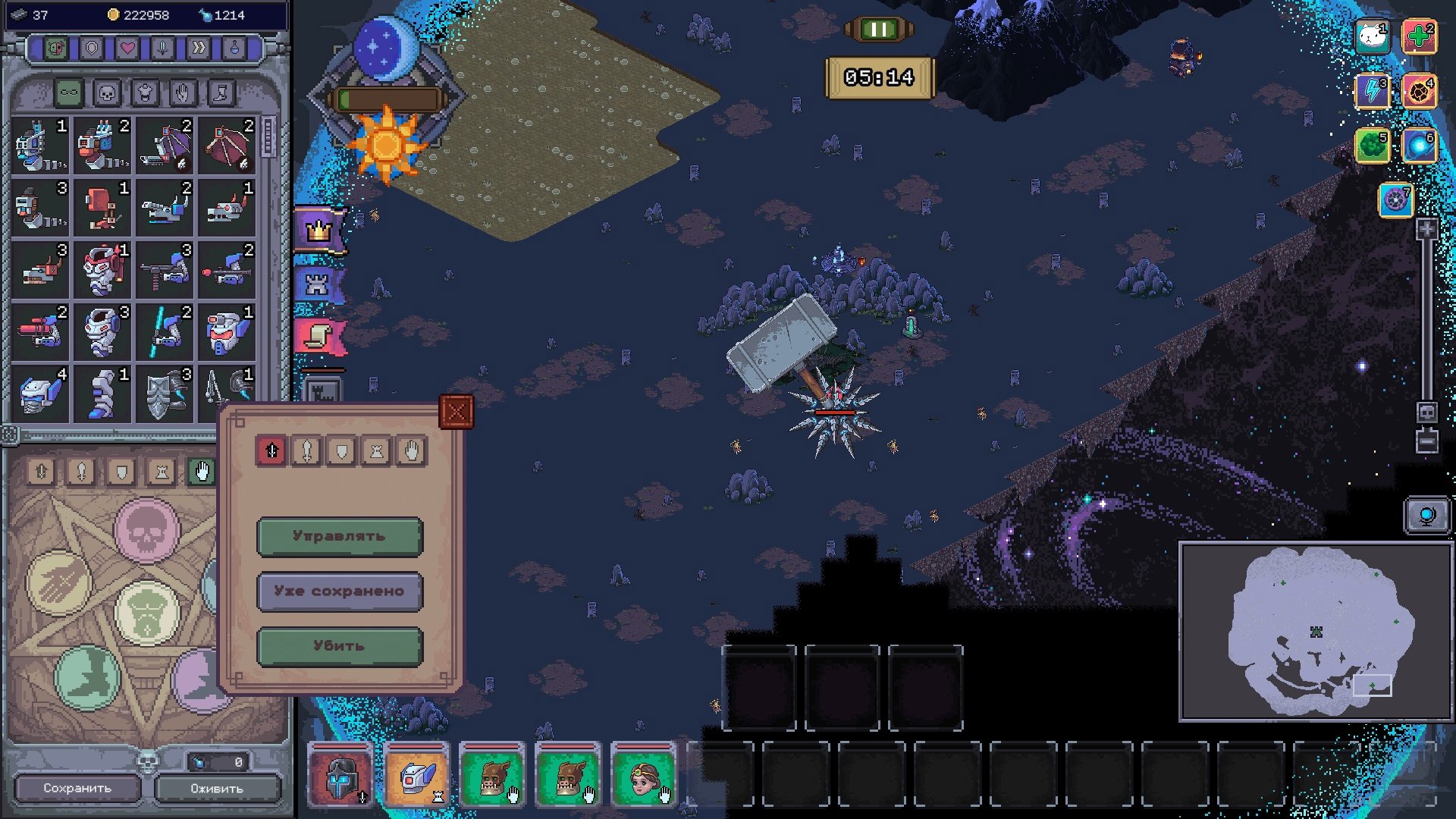This screenshot has height=819, width=1456.
Task: Close the unit command popup
Action: (457, 412)
